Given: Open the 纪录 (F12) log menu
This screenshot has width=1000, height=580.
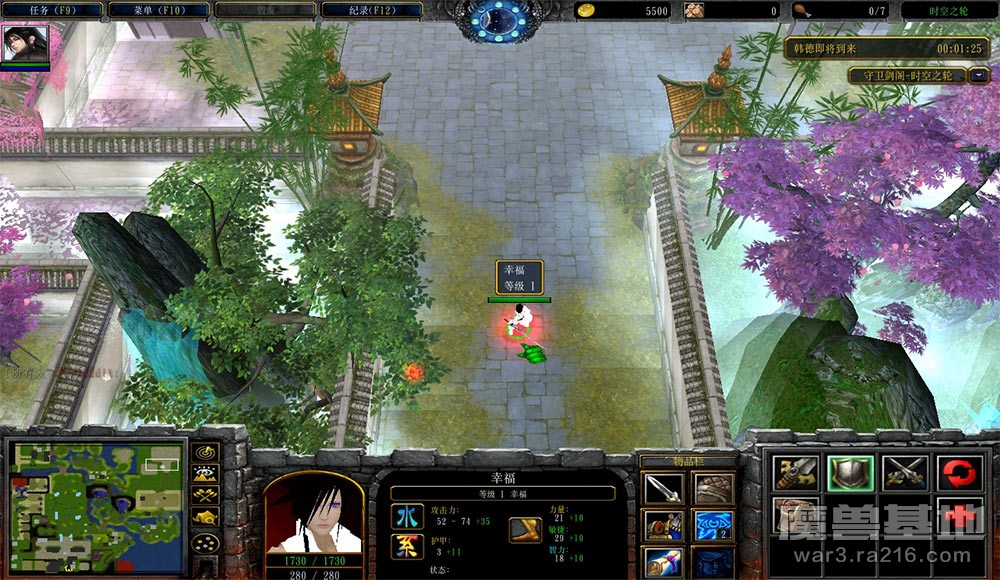Looking at the screenshot, I should click(x=370, y=10).
